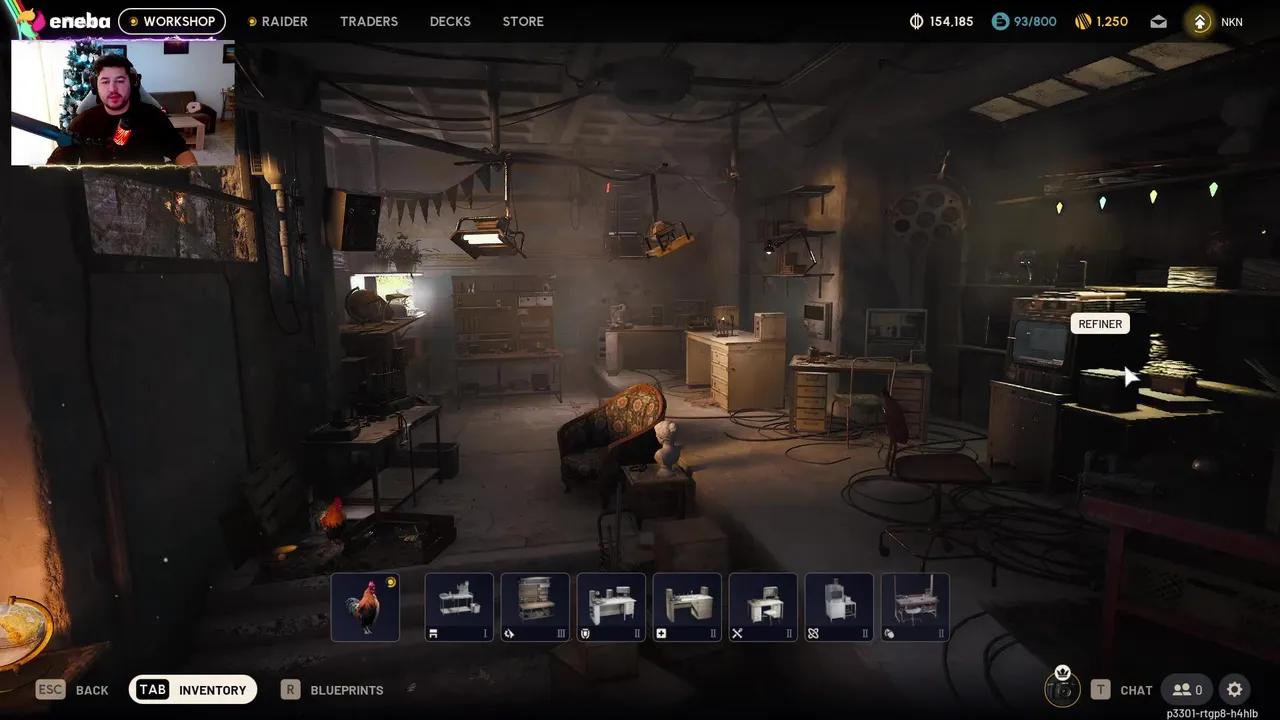The width and height of the screenshot is (1280, 720).
Task: Open the mail envelope icon
Action: coord(1158,21)
